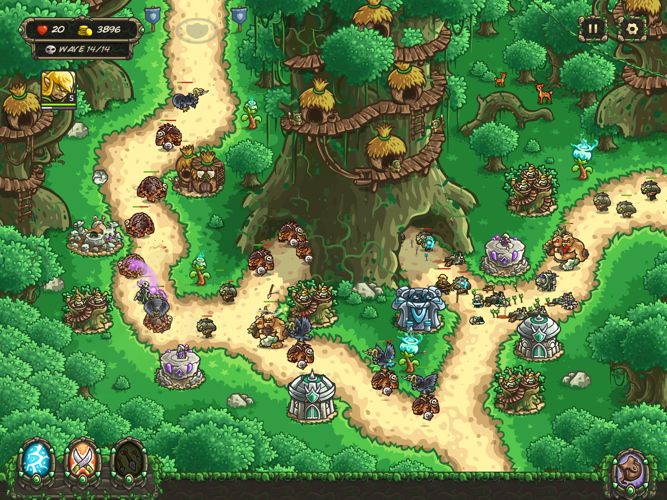Image resolution: width=667 pixels, height=500 pixels.
Task: Open the gear settings menu
Action: tap(631, 29)
